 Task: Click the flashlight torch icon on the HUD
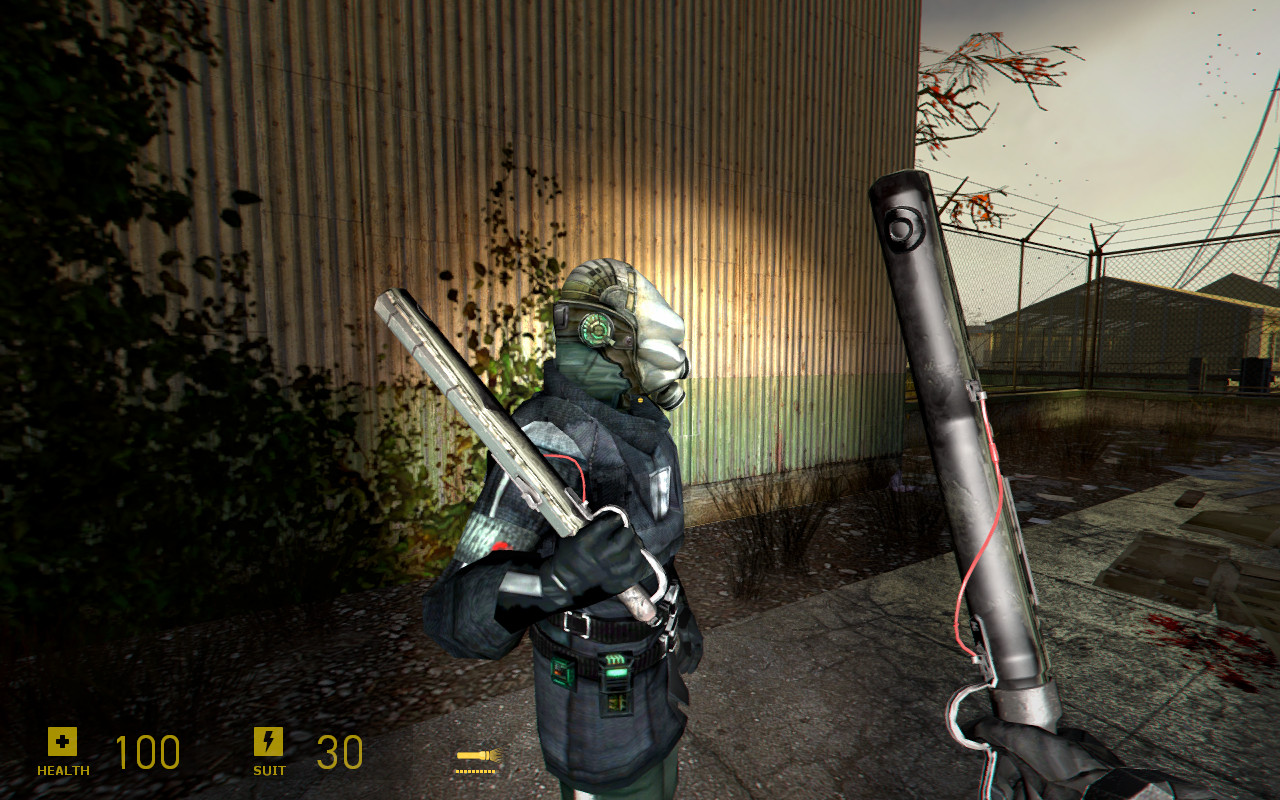[x=477, y=756]
